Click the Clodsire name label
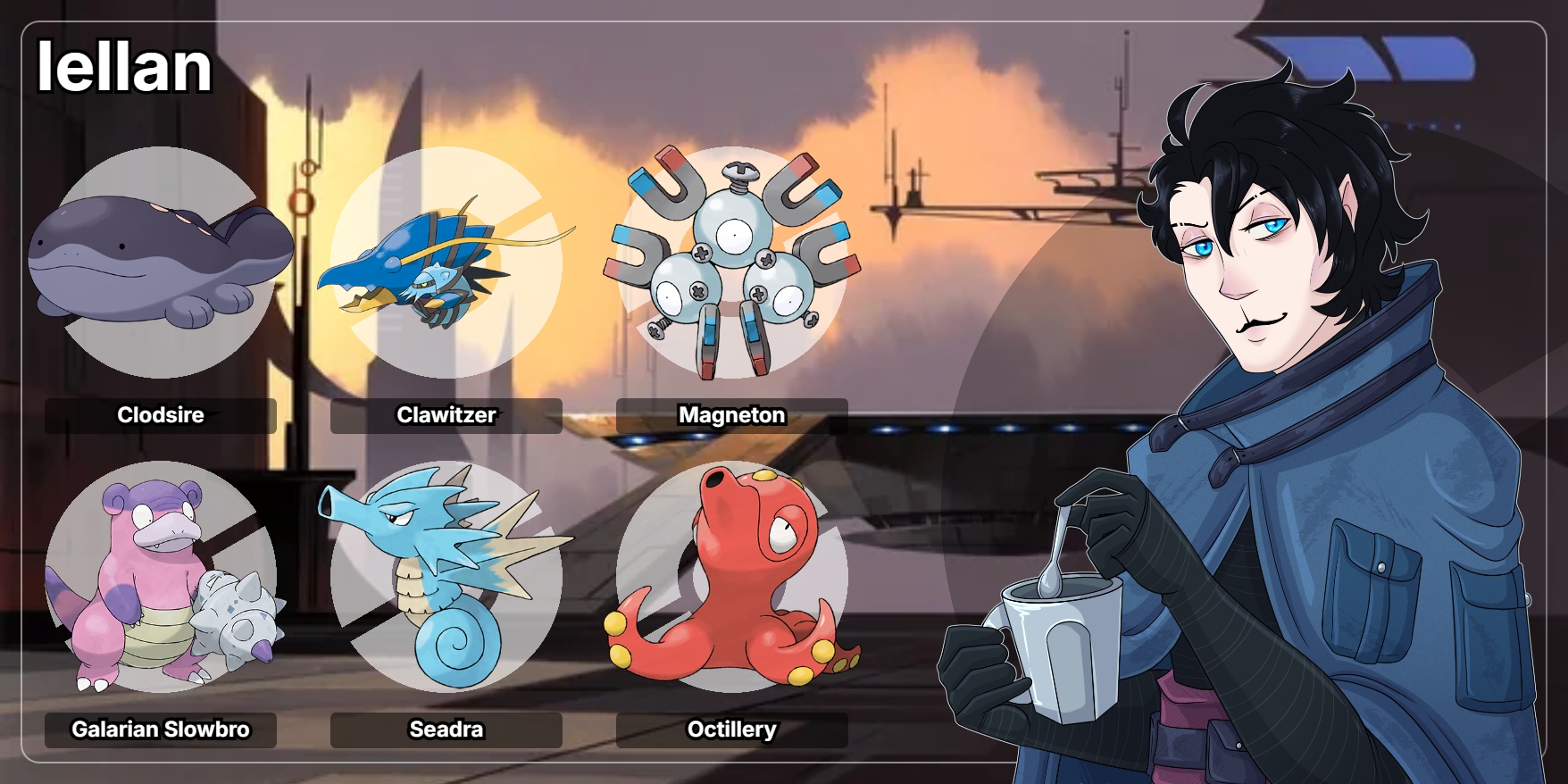1568x784 pixels. tap(161, 415)
